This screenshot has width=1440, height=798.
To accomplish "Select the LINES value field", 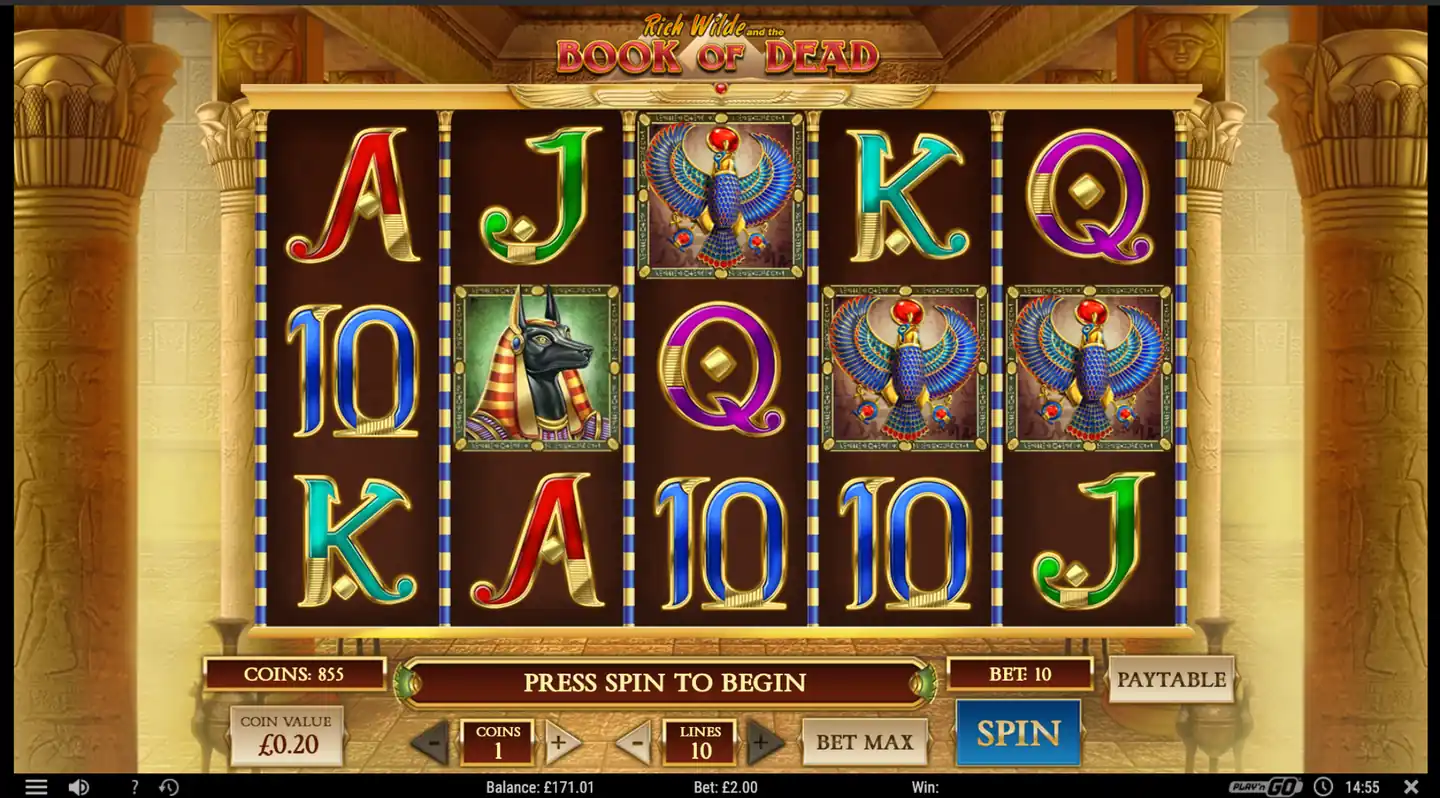I will (x=700, y=742).
